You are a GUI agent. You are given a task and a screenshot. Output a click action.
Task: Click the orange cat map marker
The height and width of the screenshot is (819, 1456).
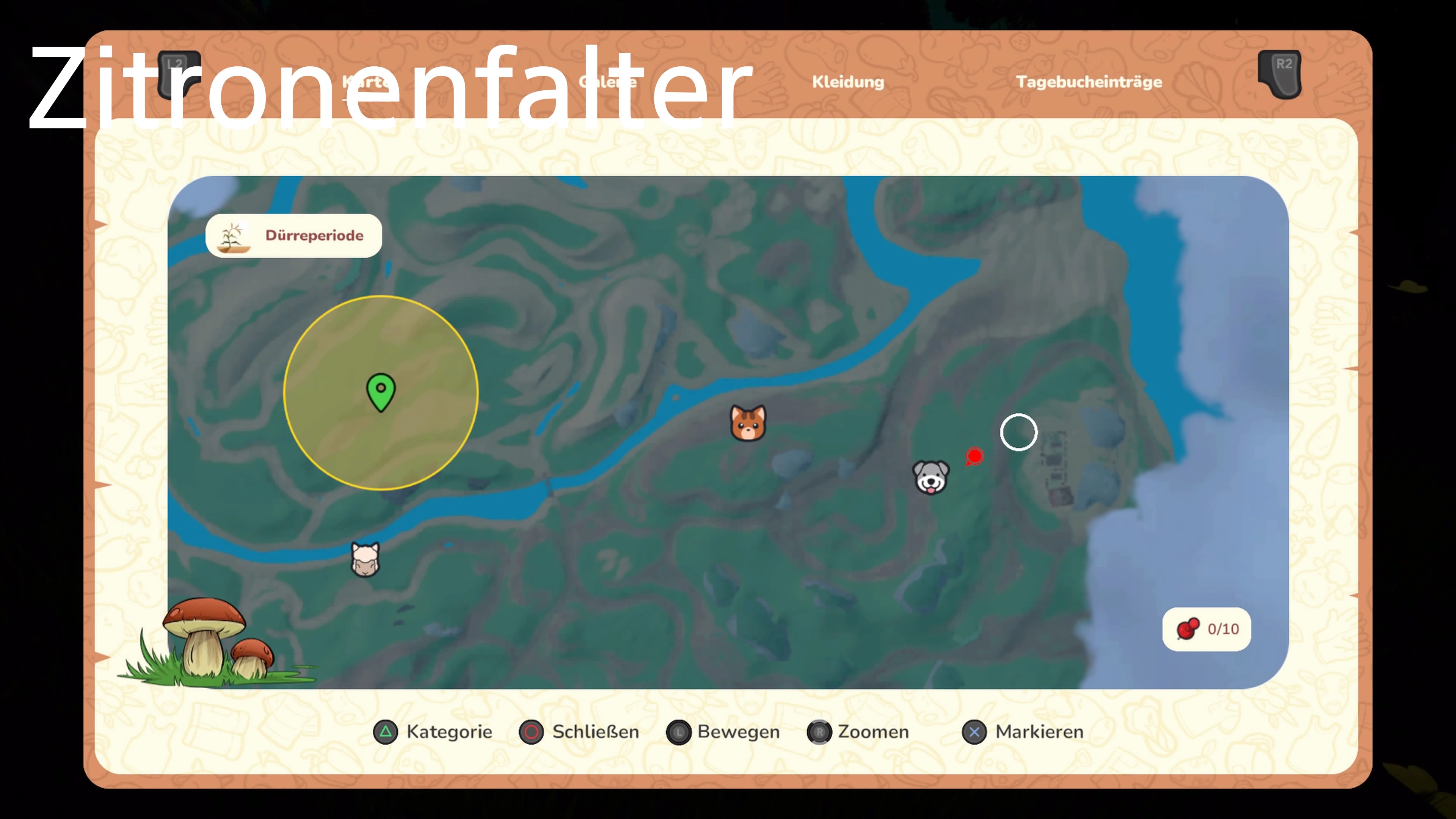(748, 423)
